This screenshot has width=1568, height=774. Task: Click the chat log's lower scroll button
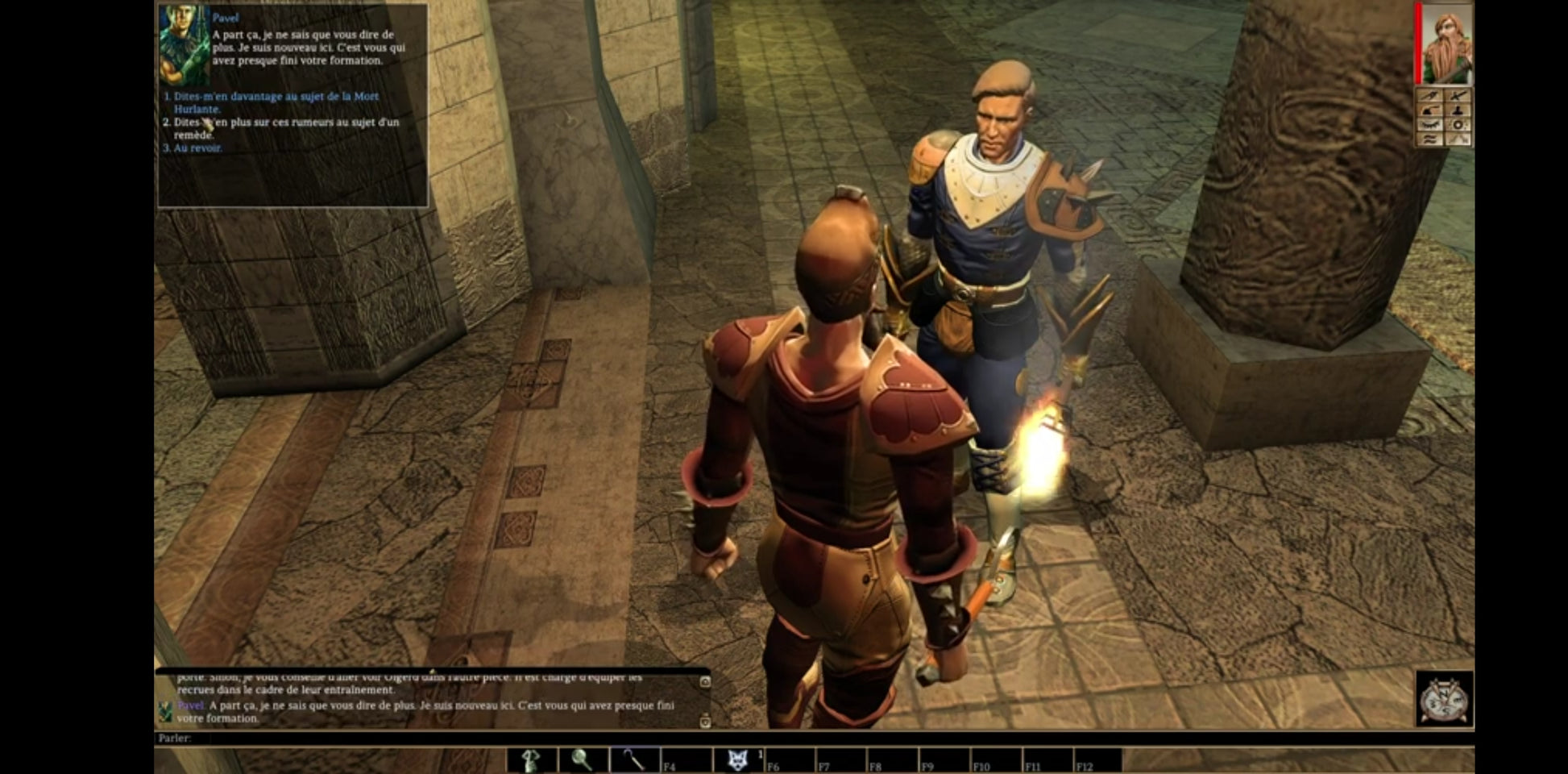705,721
